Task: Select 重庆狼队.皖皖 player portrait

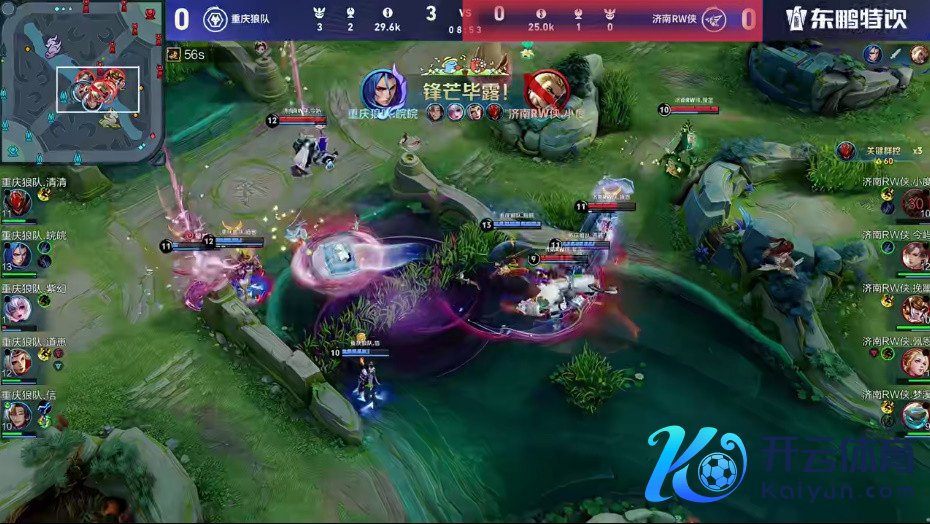Action: click(16, 255)
